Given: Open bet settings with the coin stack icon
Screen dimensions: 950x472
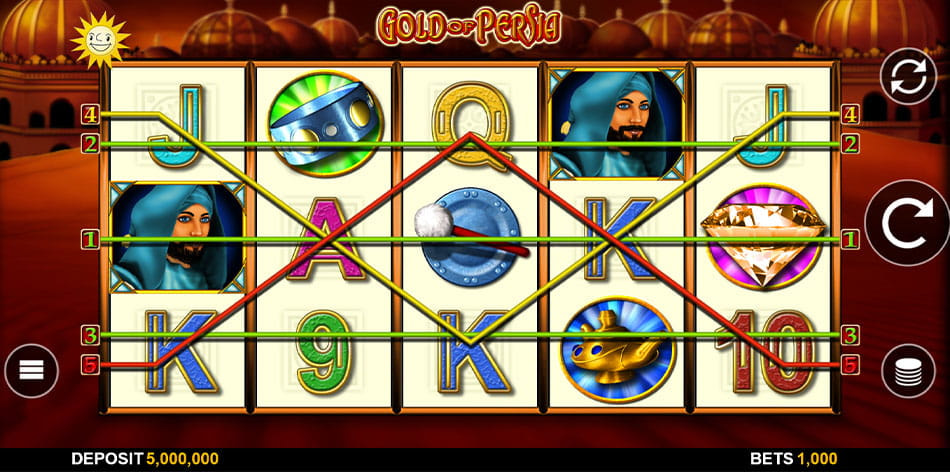Looking at the screenshot, I should pyautogui.click(x=908, y=371).
